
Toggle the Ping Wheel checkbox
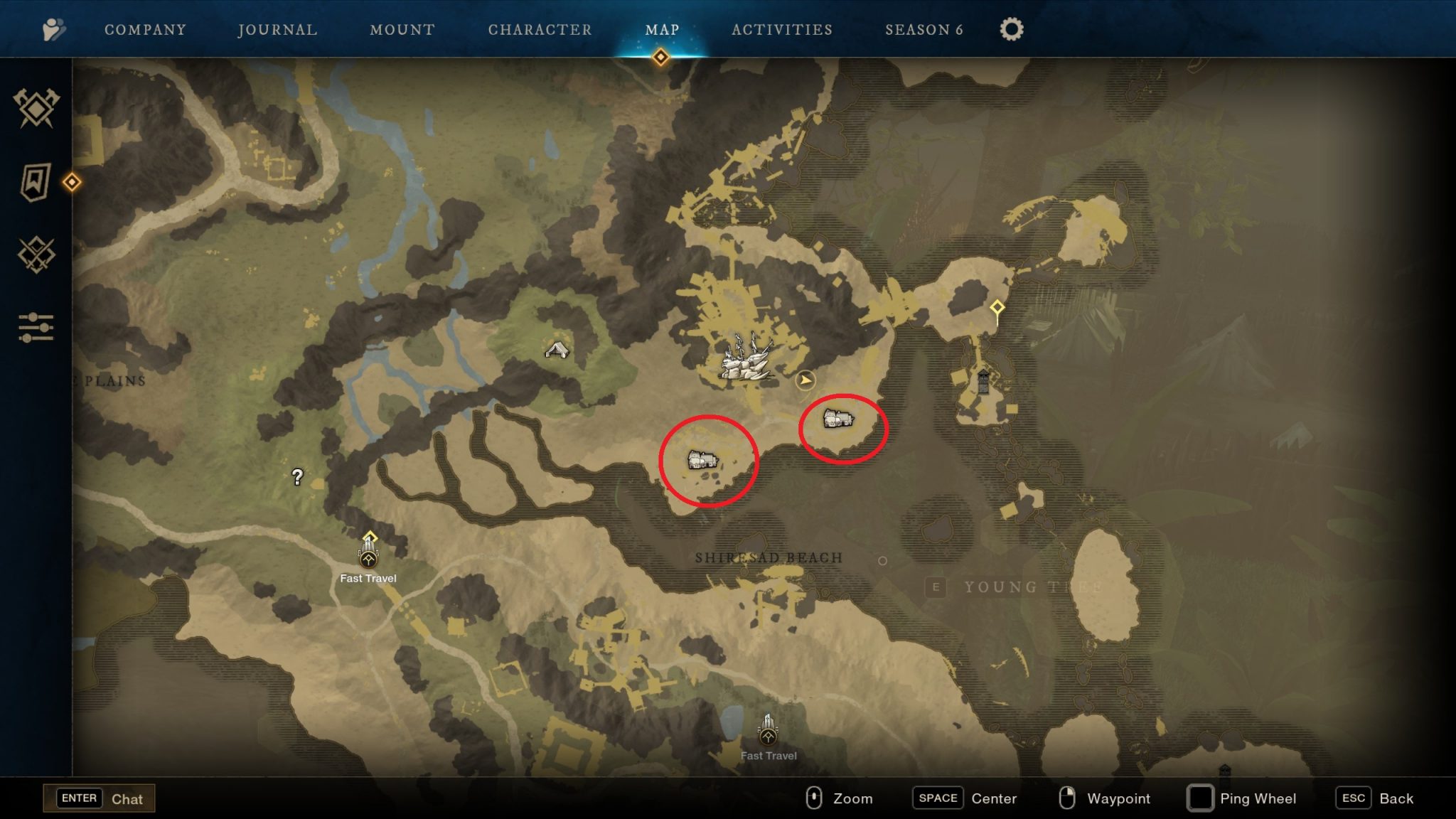tap(1201, 798)
